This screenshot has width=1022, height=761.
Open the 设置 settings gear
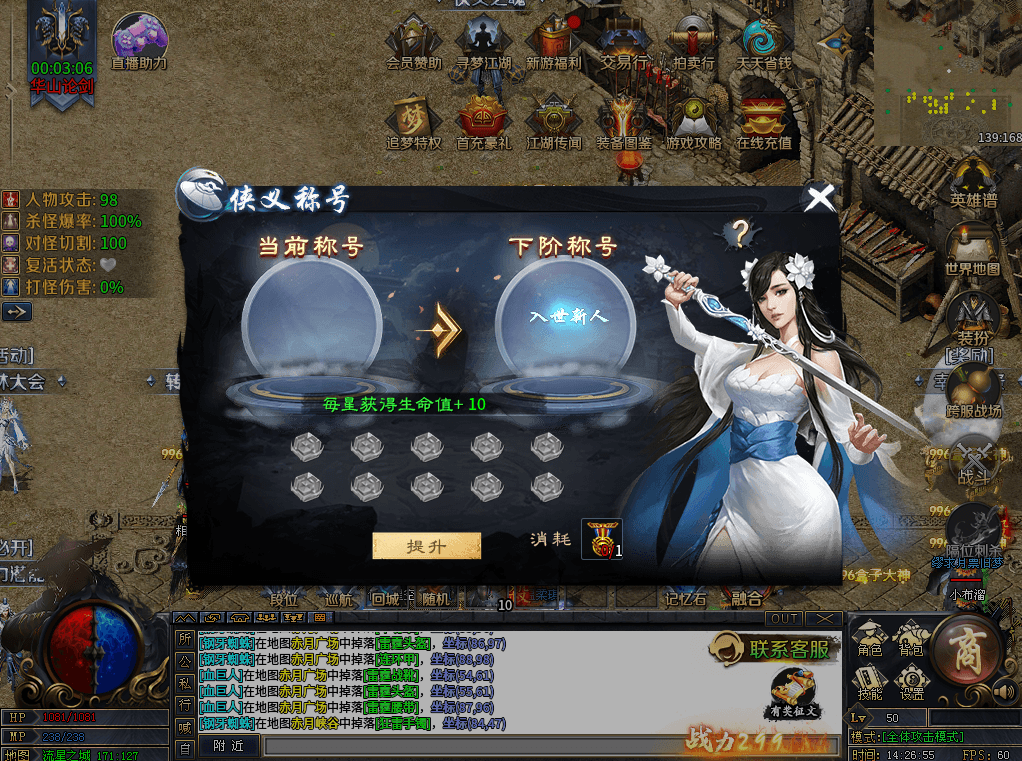(x=910, y=682)
